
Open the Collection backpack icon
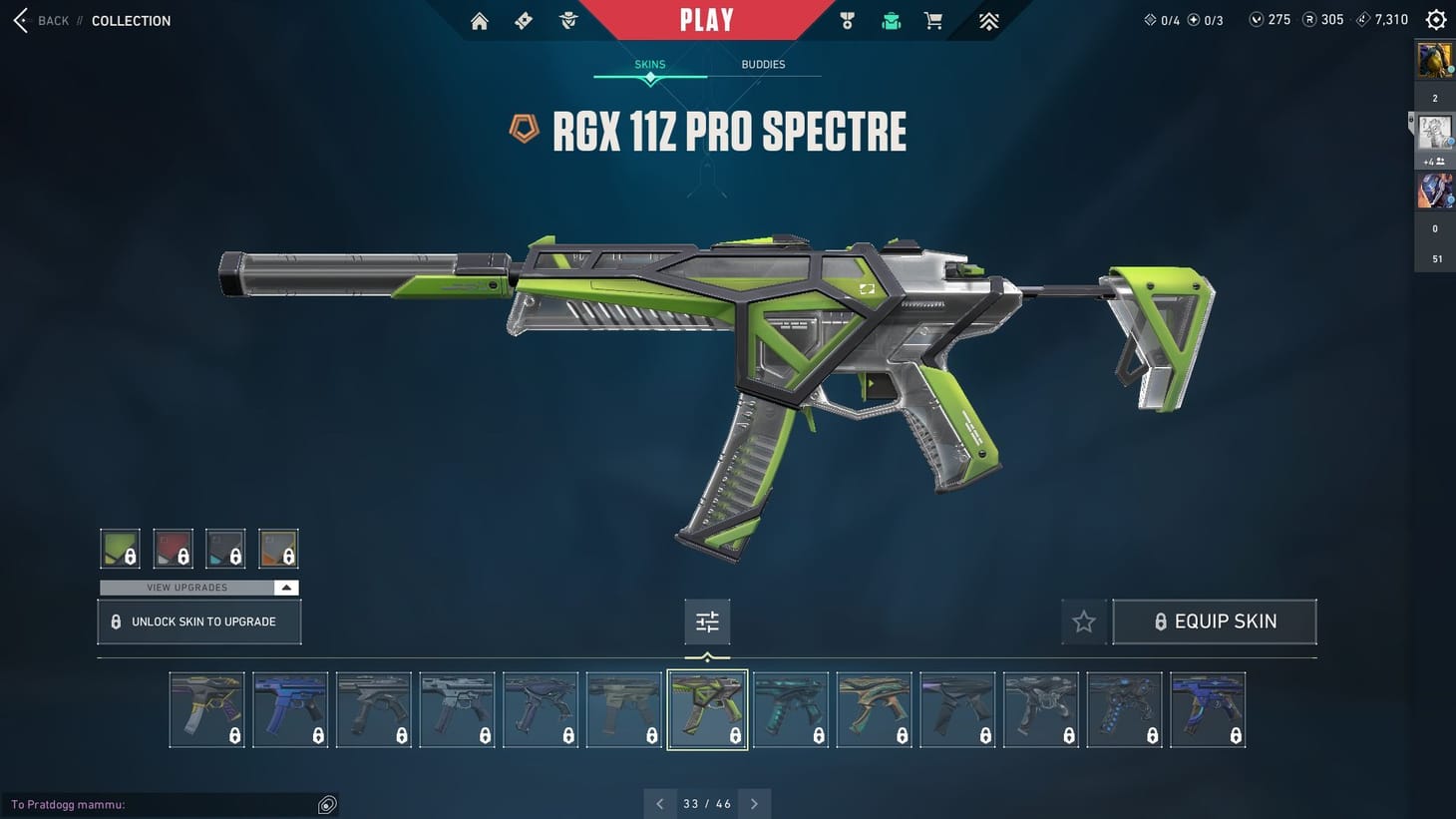(891, 20)
